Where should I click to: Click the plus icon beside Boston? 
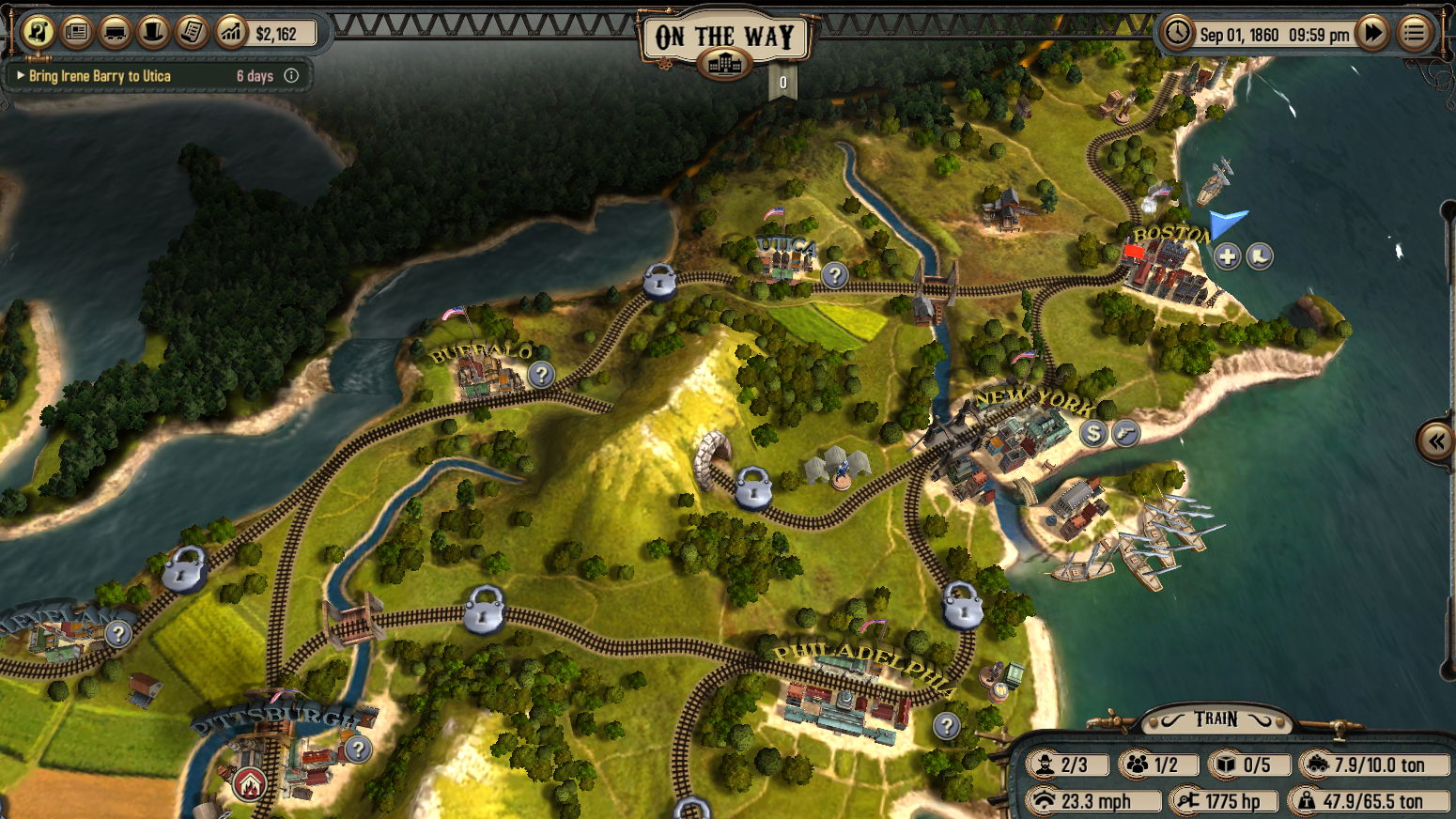tap(1227, 255)
